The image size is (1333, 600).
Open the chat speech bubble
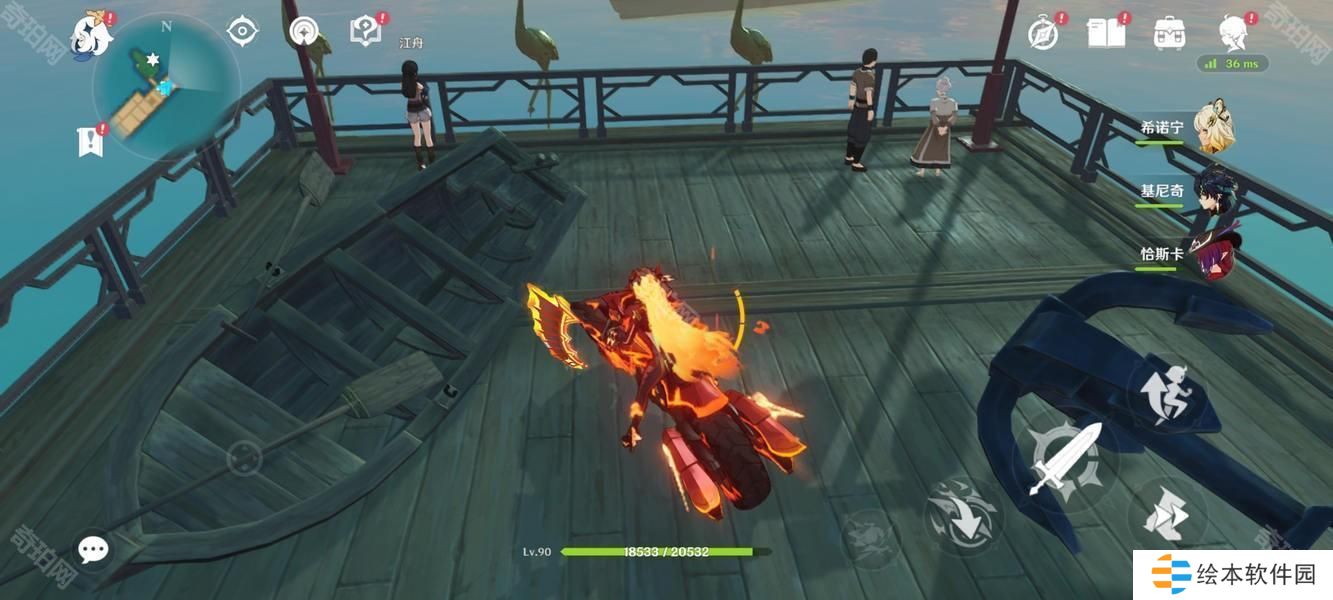(x=93, y=549)
